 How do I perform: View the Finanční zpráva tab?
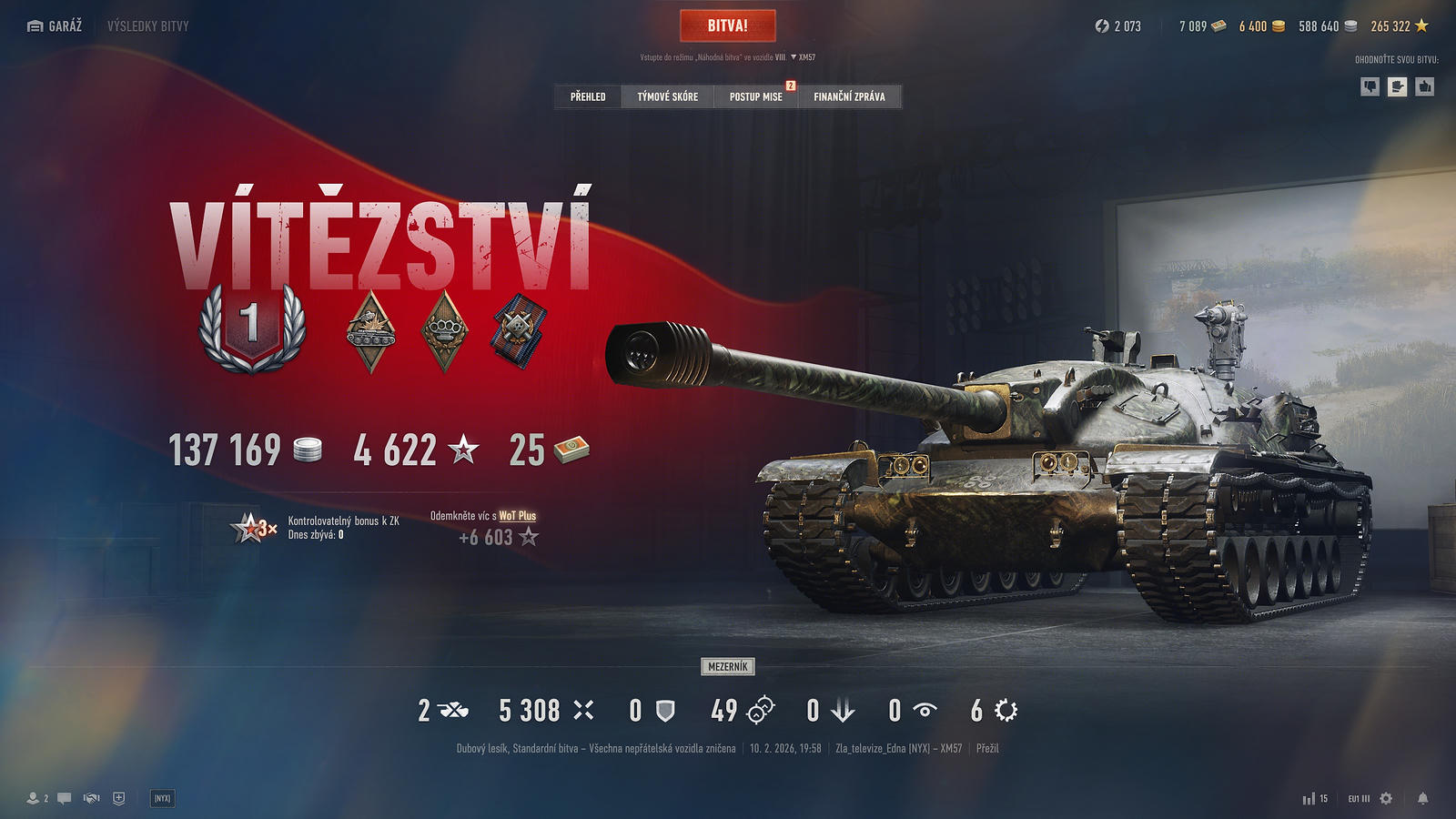coord(849,96)
